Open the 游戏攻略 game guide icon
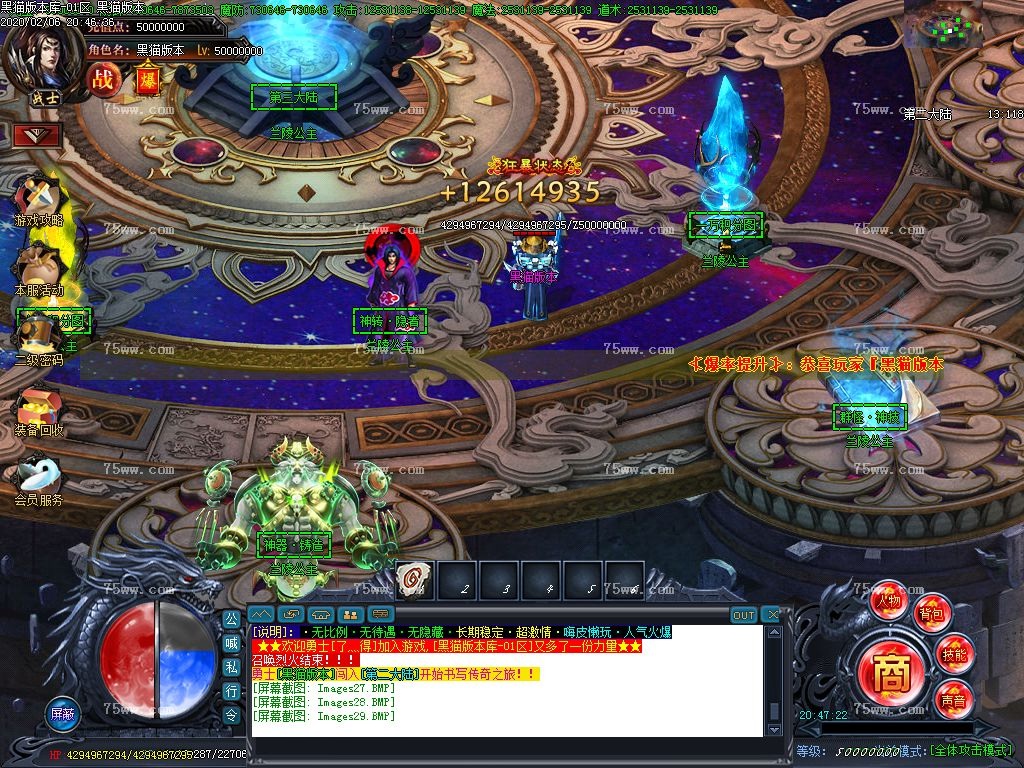This screenshot has height=768, width=1024. (39, 198)
